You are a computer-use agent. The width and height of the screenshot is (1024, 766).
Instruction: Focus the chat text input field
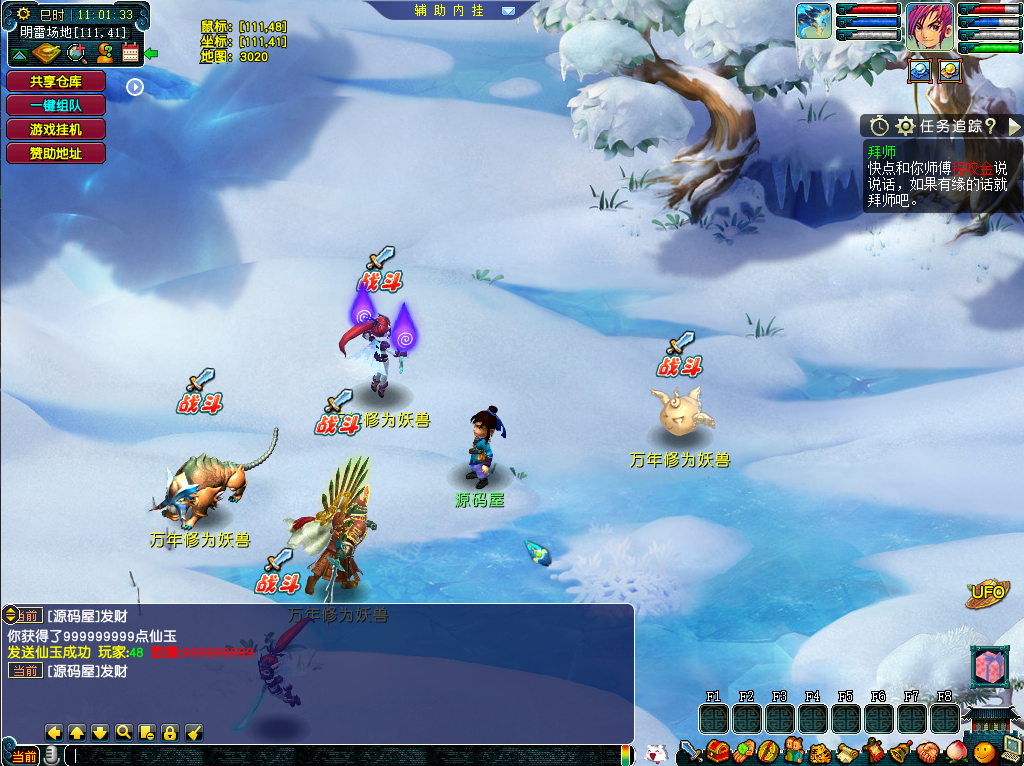340,756
